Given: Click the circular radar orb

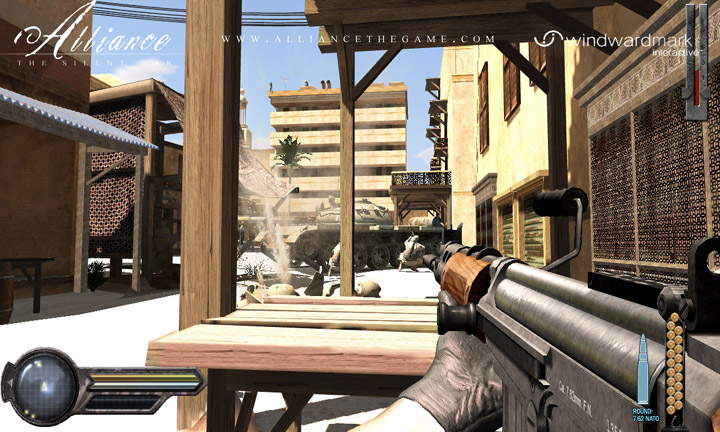Looking at the screenshot, I should point(41,381).
